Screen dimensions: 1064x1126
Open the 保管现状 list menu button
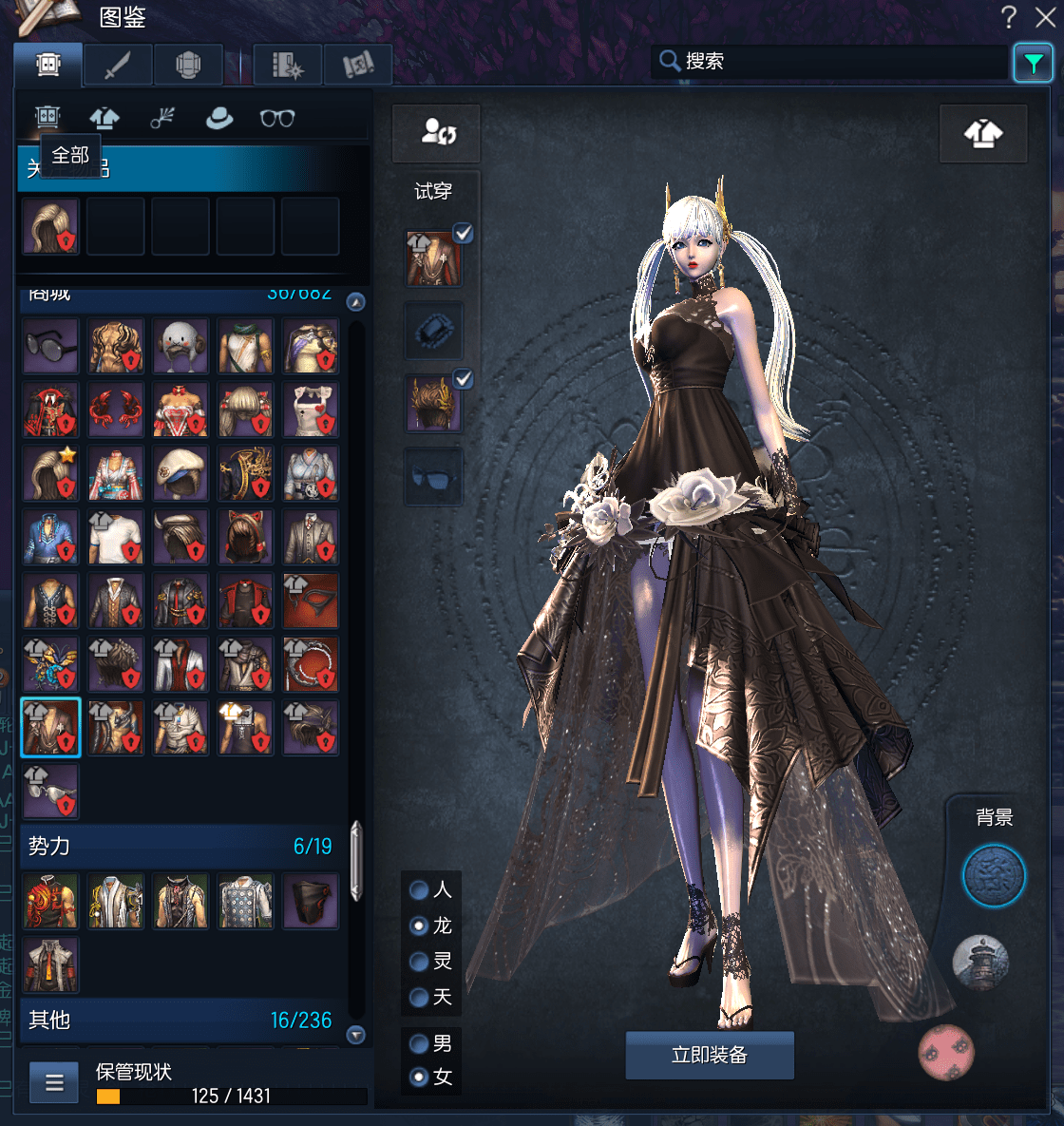pyautogui.click(x=54, y=1082)
